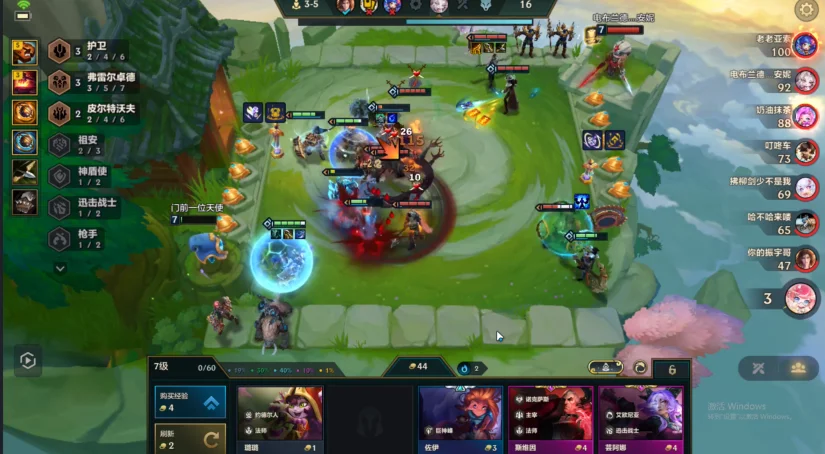Open player 你的振宇哥's board
This screenshot has height=454, width=825.
[805, 259]
